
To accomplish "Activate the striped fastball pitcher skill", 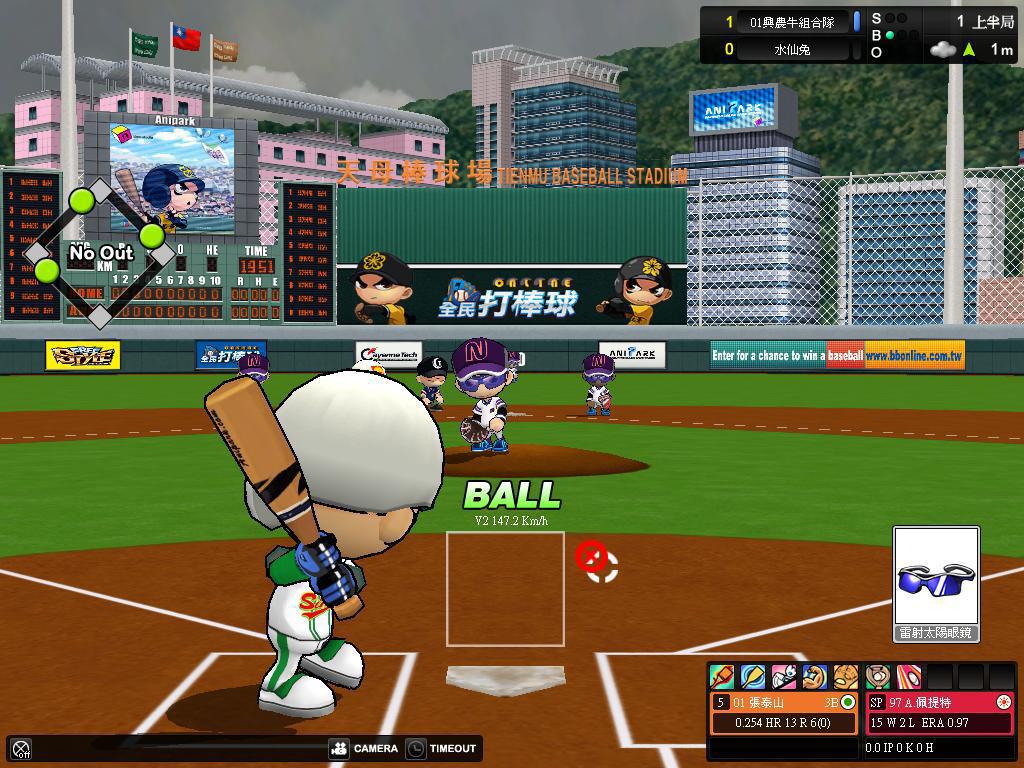I will (x=909, y=677).
